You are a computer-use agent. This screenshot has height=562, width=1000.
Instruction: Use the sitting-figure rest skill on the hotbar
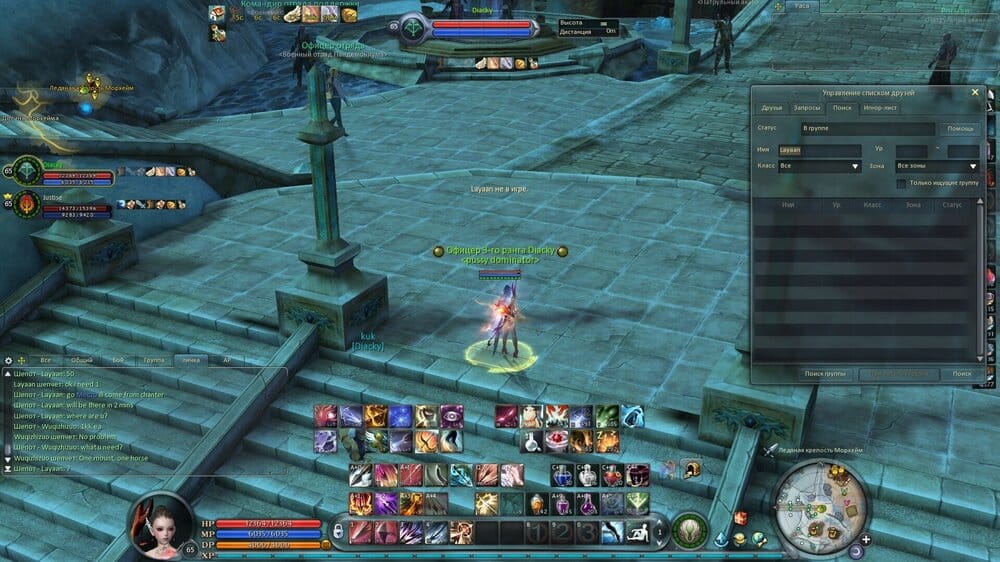[636, 533]
